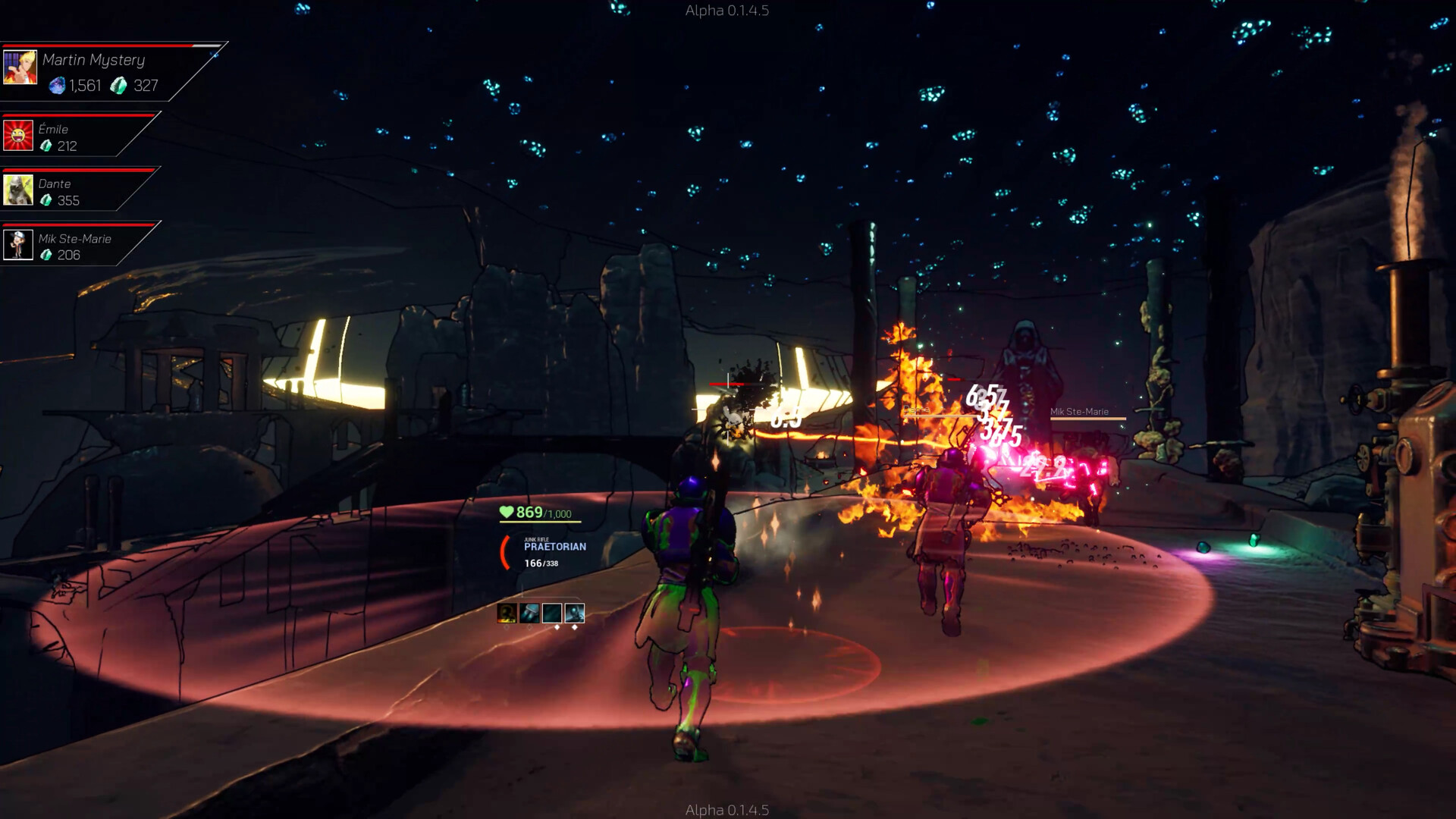Click Dante's armored knight avatar

tap(18, 190)
